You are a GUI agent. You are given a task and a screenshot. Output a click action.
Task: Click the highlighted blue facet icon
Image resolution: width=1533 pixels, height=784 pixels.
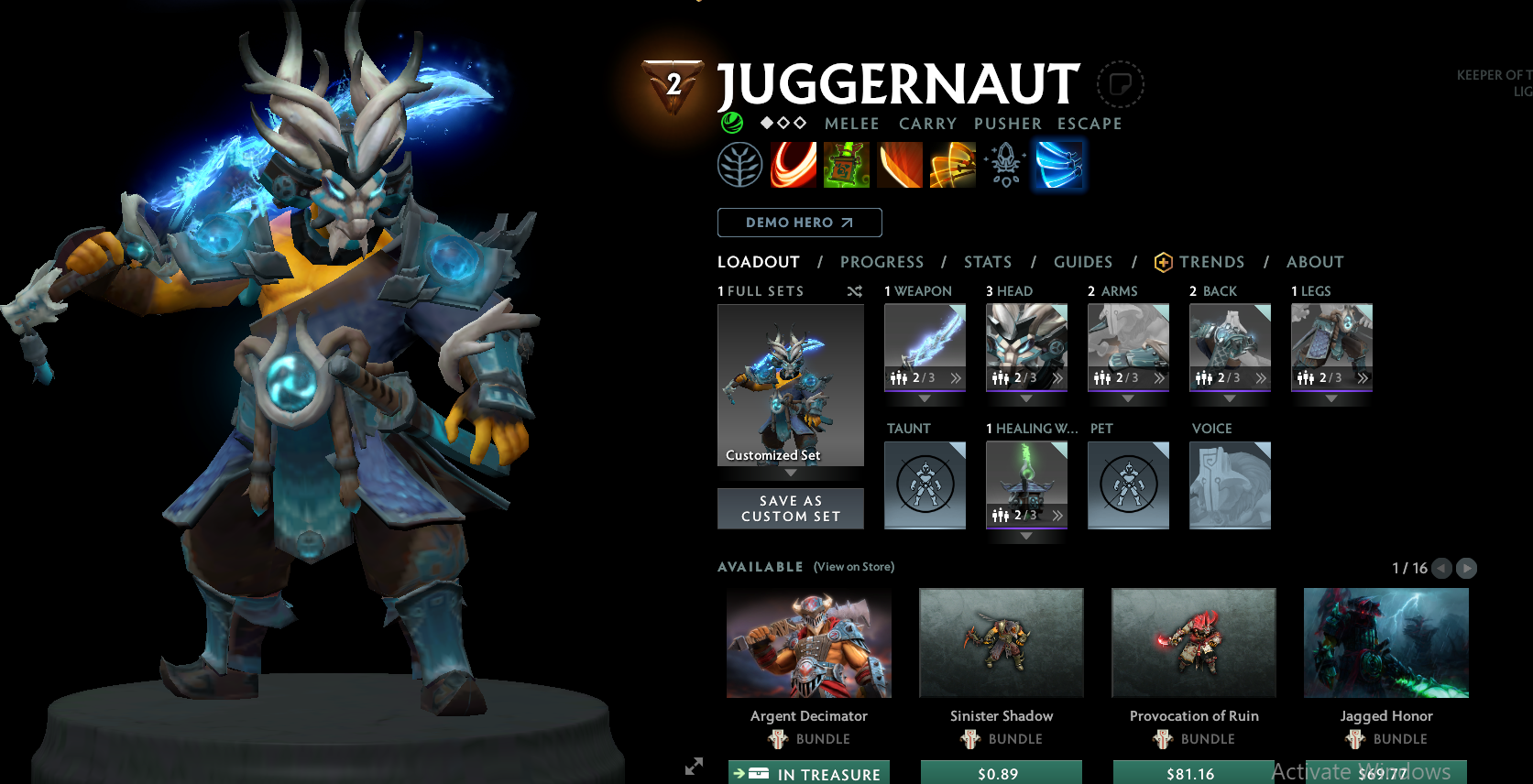click(x=1058, y=165)
